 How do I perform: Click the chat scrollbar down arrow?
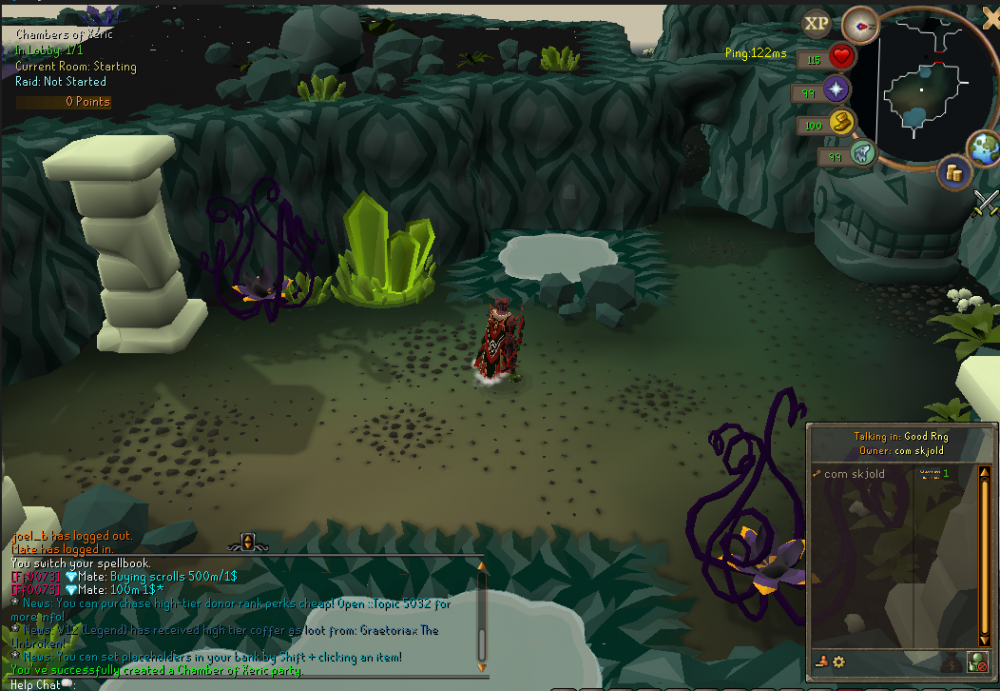481,666
